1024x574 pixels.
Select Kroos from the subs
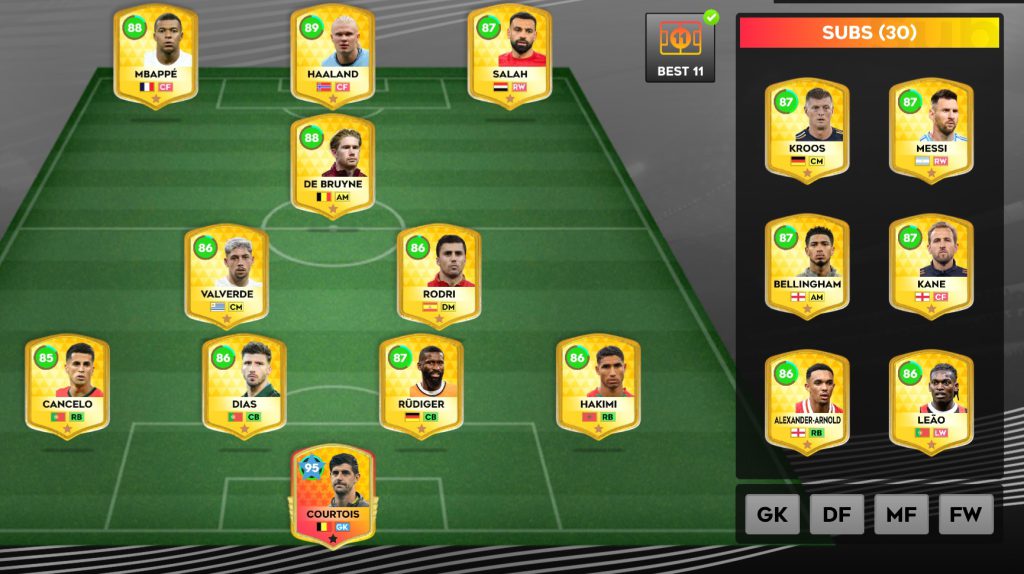click(x=807, y=130)
